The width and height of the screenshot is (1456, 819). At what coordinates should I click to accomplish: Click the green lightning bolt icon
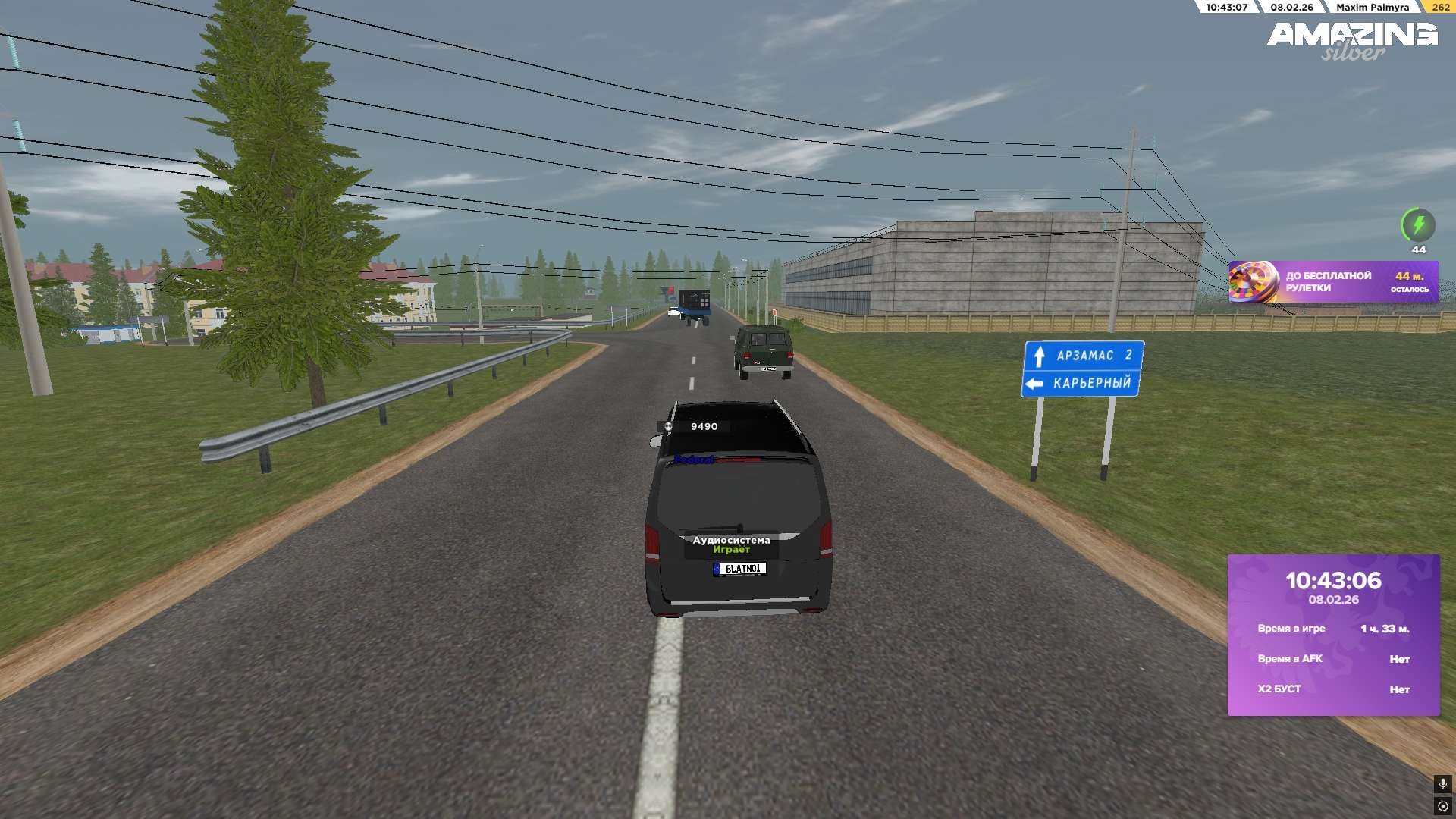tap(1417, 225)
